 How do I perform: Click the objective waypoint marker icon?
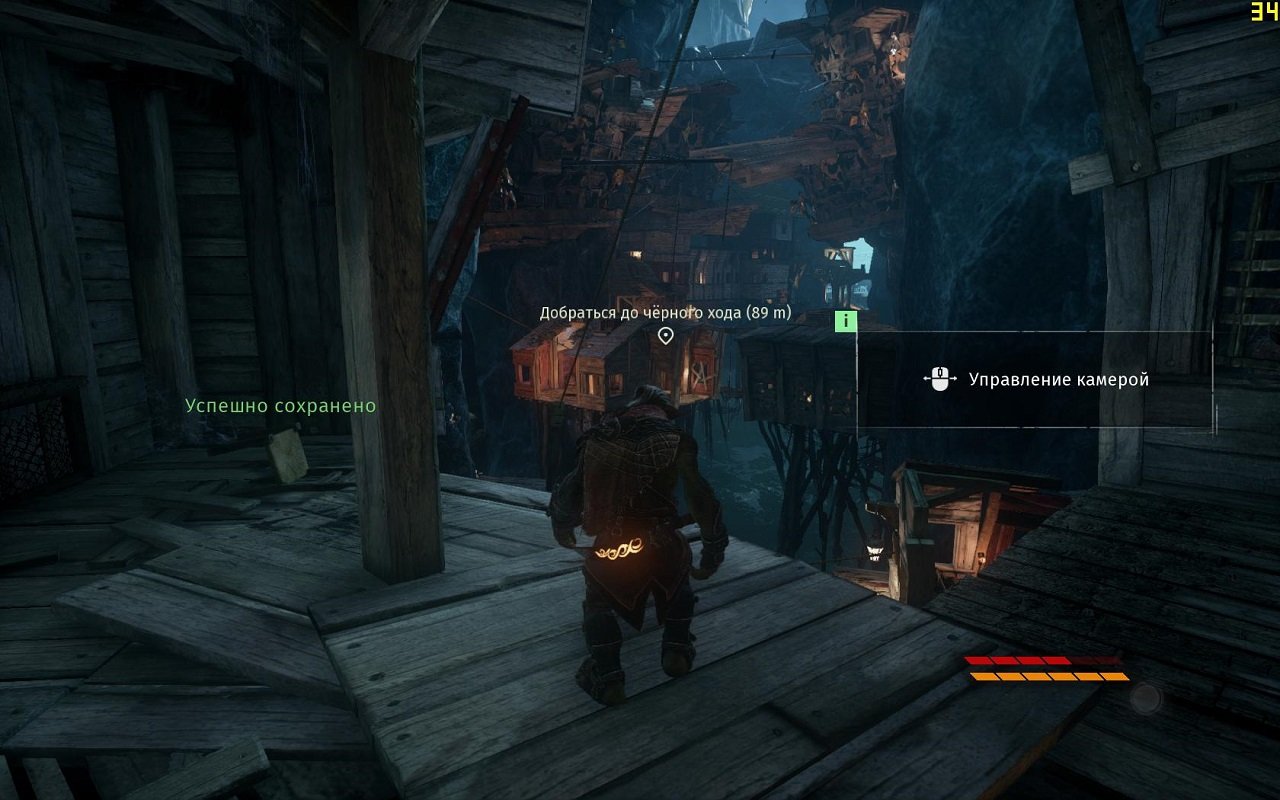[x=665, y=336]
